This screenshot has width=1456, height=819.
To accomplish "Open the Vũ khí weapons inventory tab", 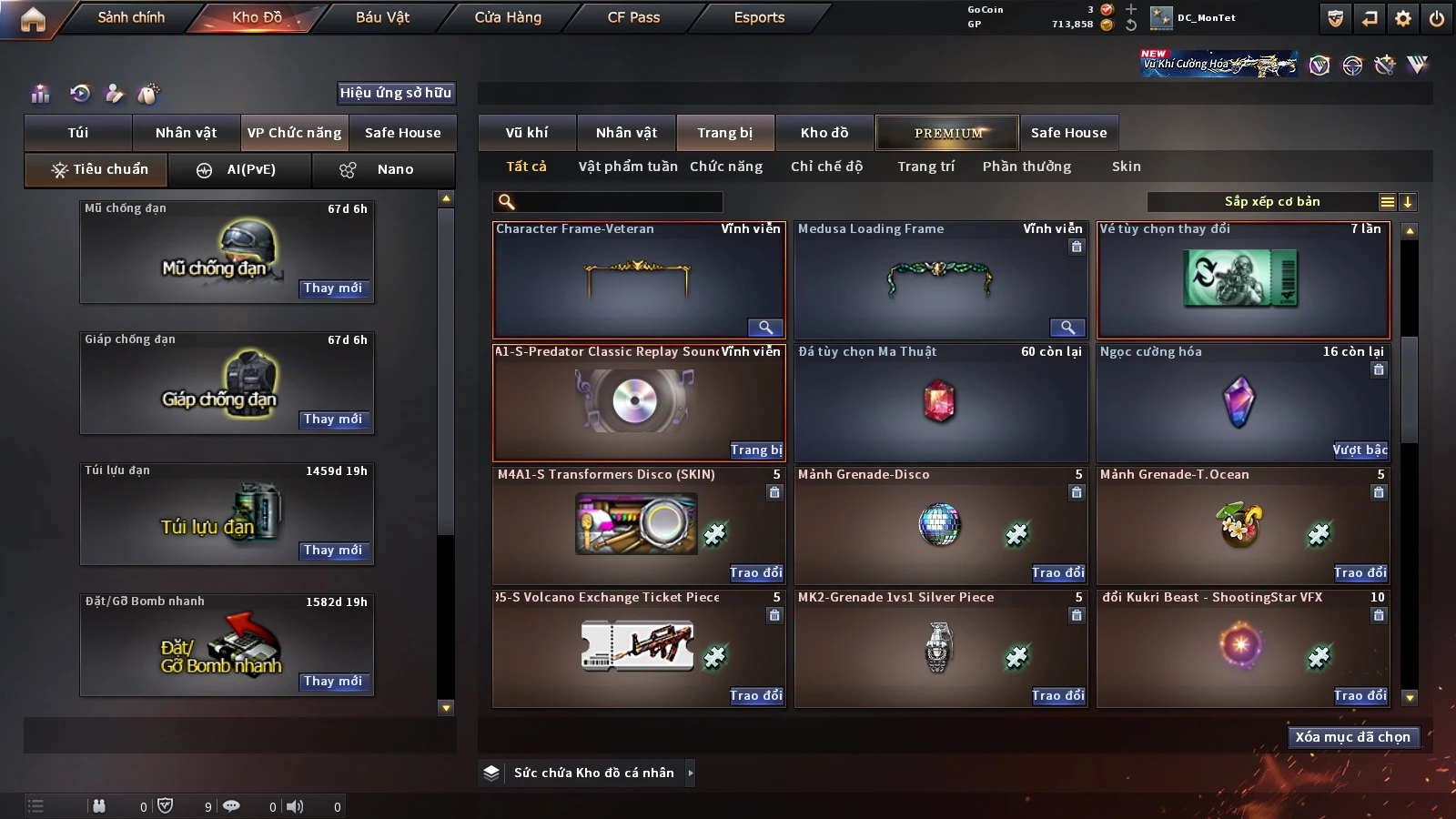I will 527,133.
